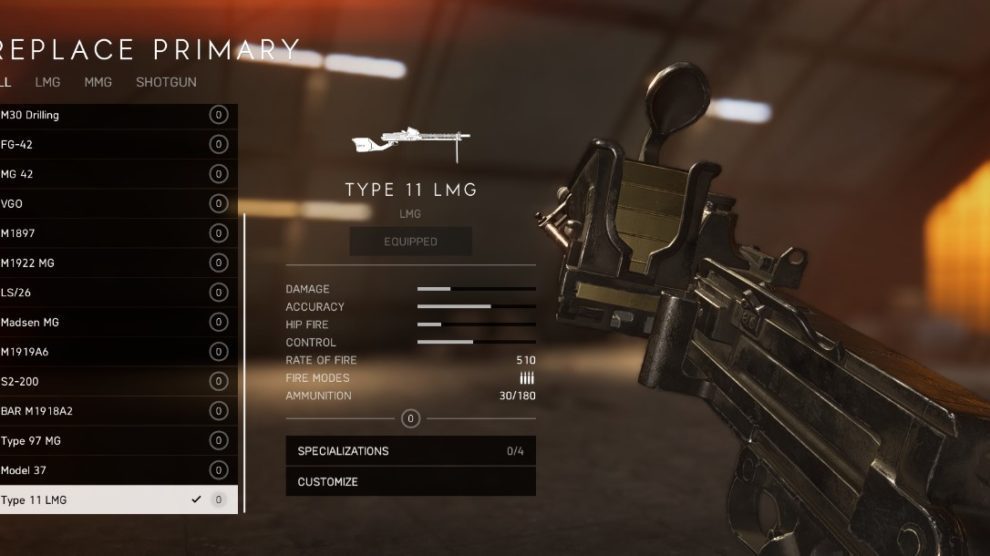
Task: Show the MMG weapon category
Action: click(98, 82)
